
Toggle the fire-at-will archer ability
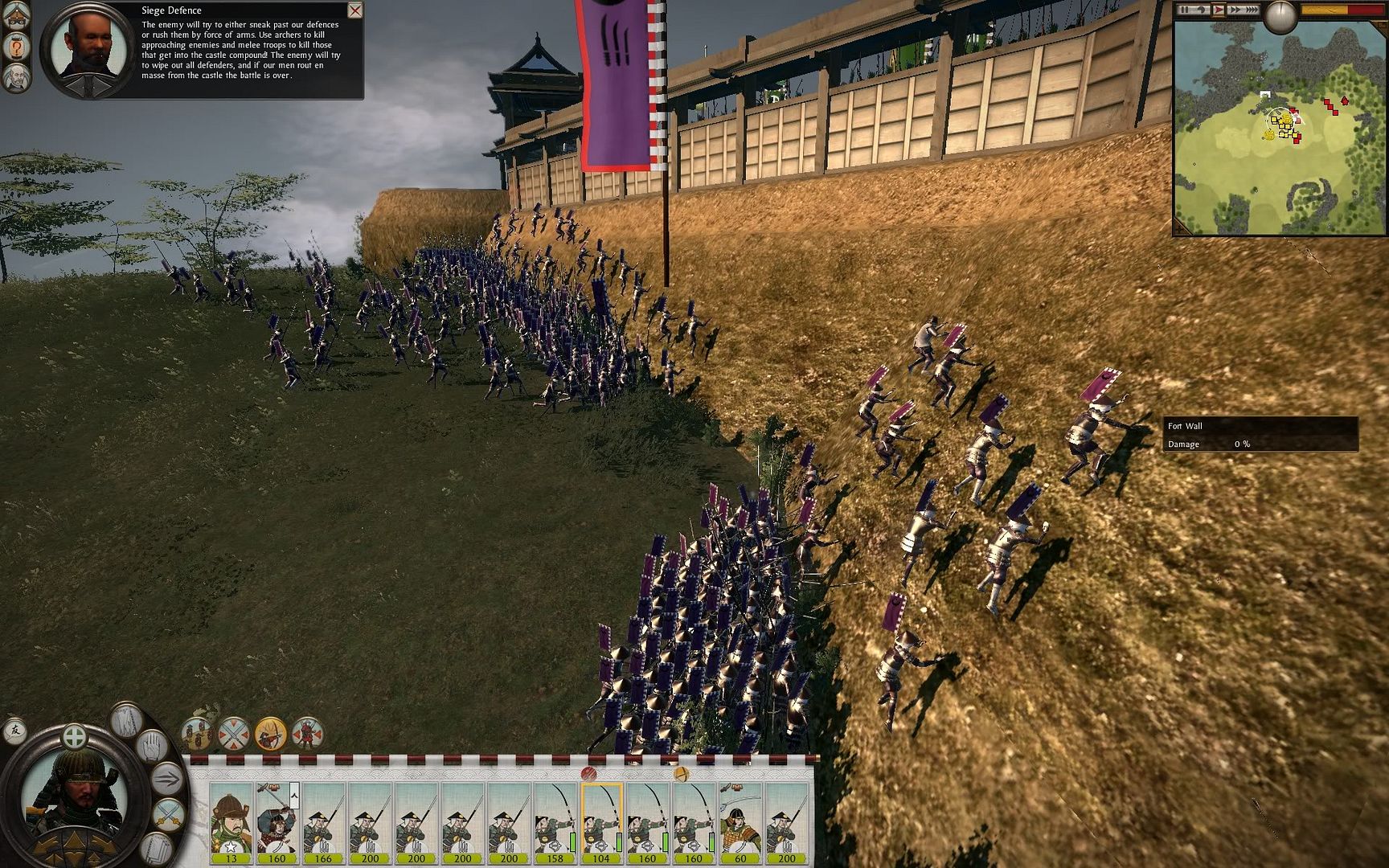(271, 733)
